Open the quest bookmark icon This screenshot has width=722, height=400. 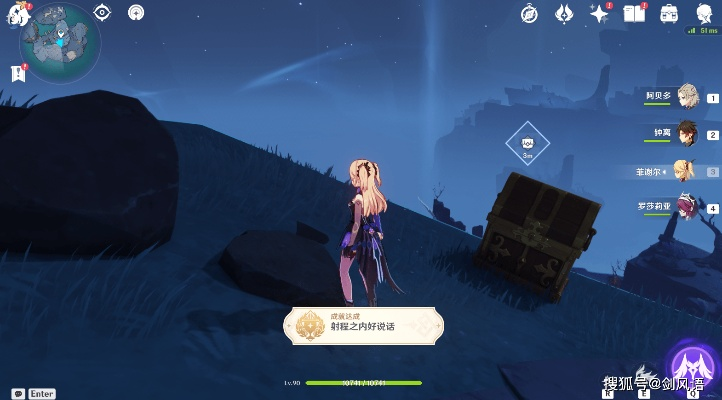[x=17, y=73]
